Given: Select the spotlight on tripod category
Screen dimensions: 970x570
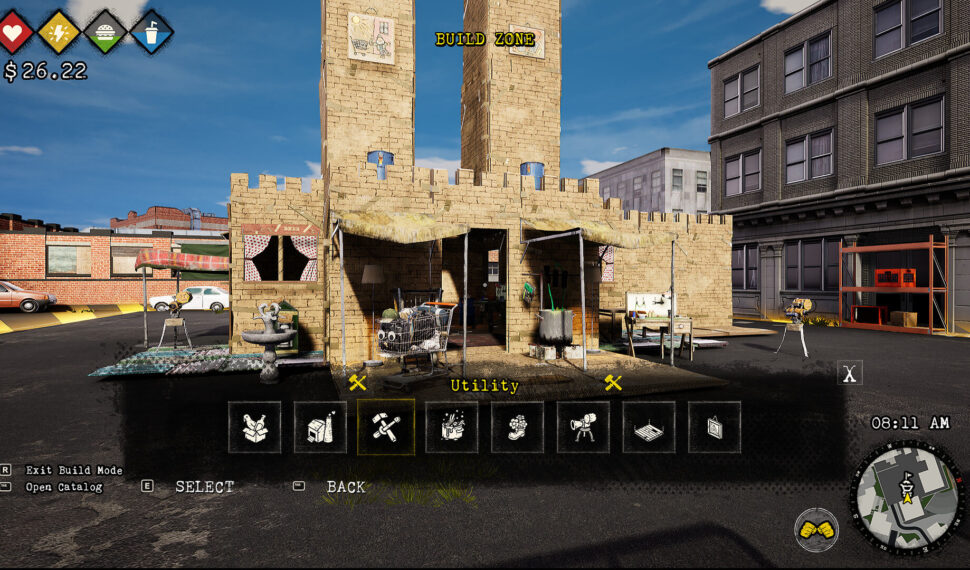Looking at the screenshot, I should (x=583, y=427).
